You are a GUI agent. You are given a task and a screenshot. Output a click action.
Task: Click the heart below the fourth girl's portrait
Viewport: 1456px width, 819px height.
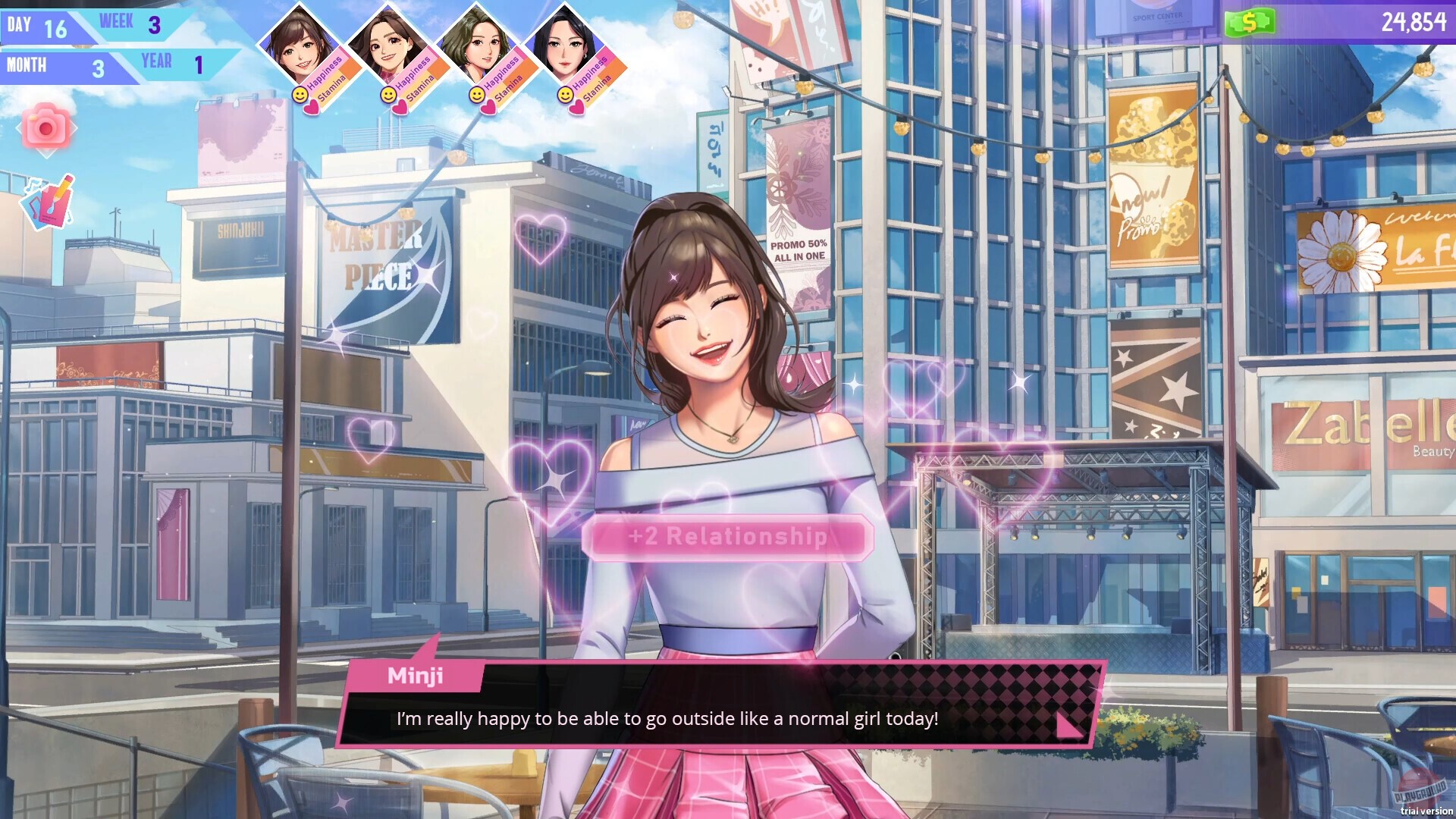(577, 108)
